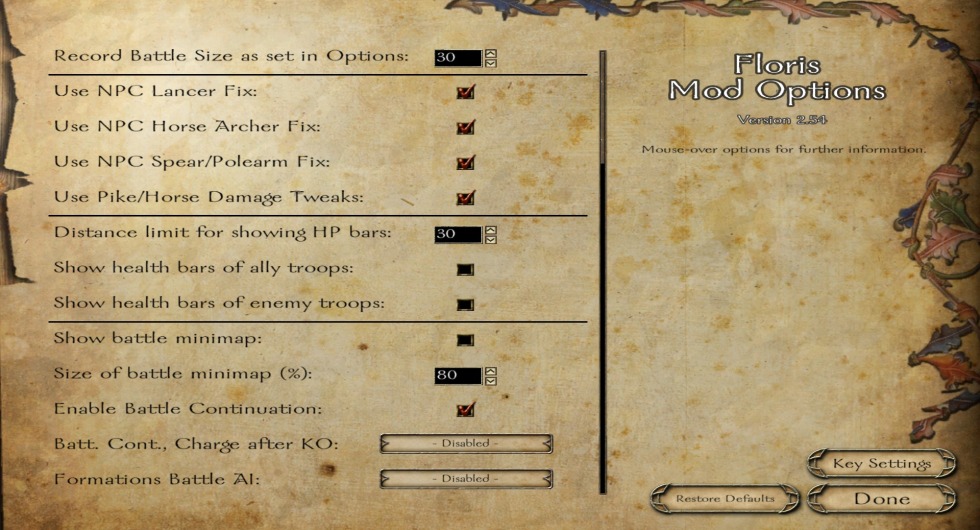Viewport: 980px width, 530px height.
Task: Uncheck Use NPC Spear/Polearm Fix
Action: coord(465,162)
